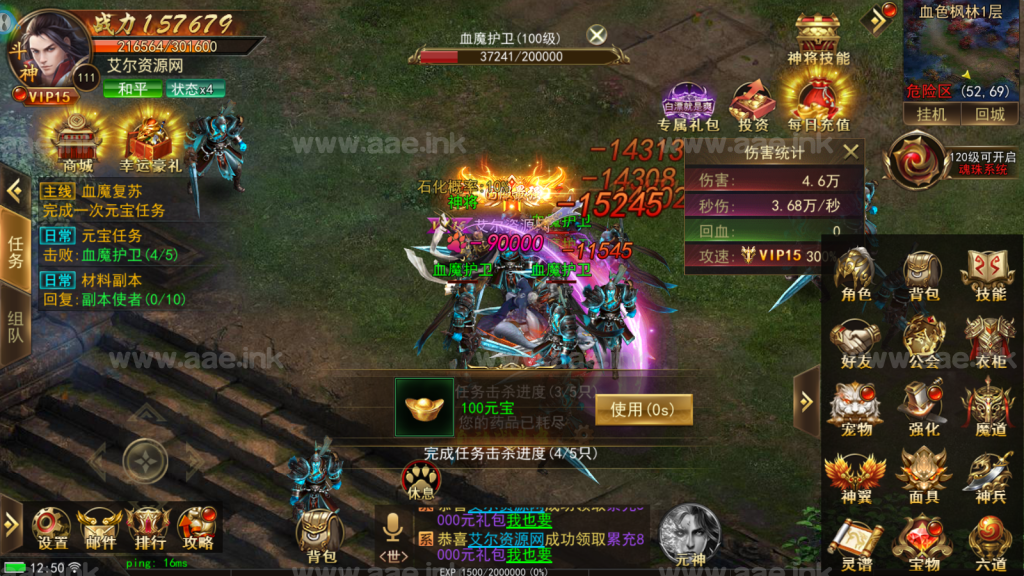
Task: Toggle 挂机 auto-battle
Action: [x=931, y=114]
